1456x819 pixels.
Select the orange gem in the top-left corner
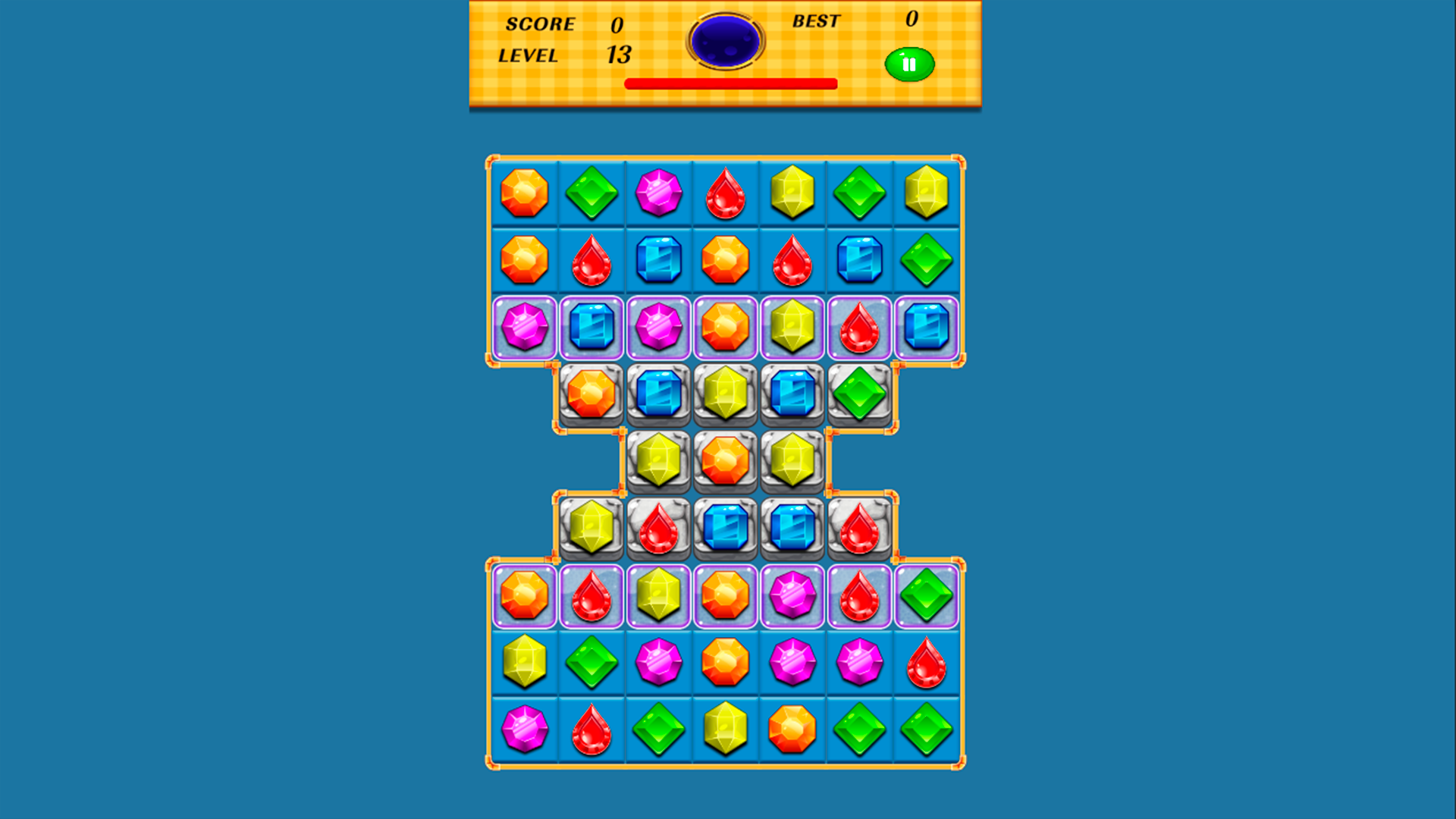(522, 193)
